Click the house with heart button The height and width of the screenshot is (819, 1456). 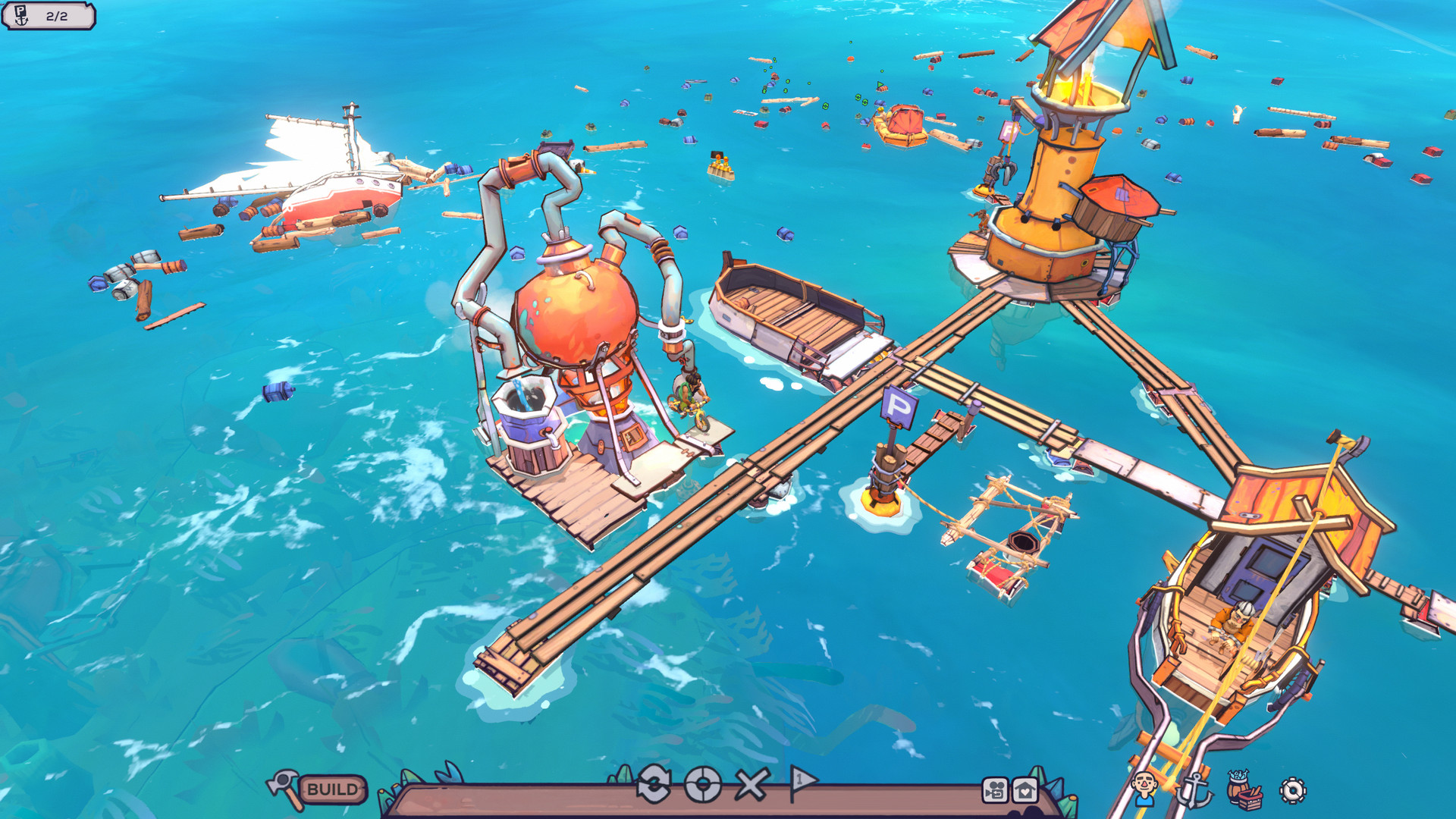click(x=1025, y=790)
